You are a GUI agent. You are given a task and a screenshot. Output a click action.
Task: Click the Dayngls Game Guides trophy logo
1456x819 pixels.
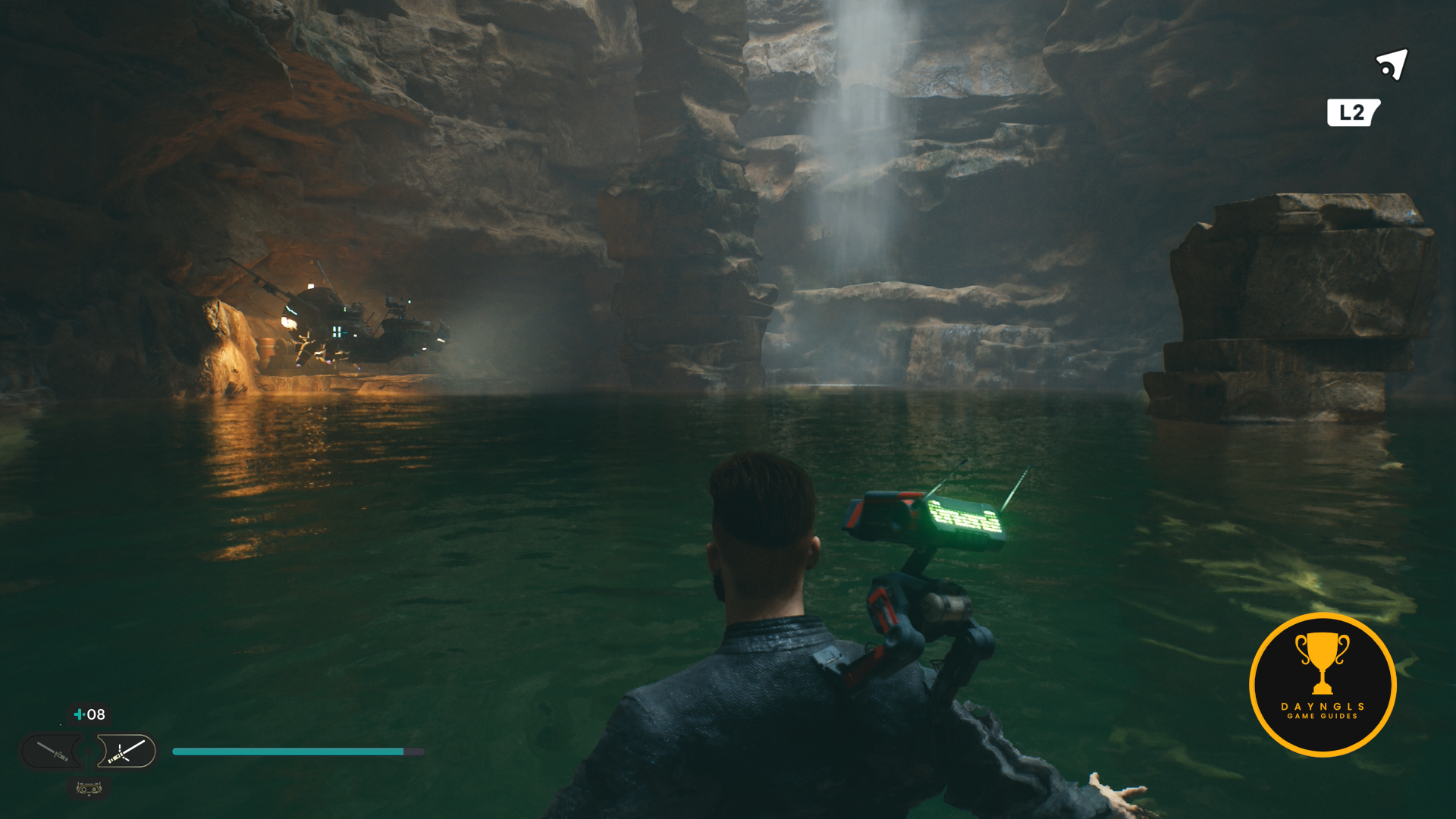pyautogui.click(x=1323, y=684)
